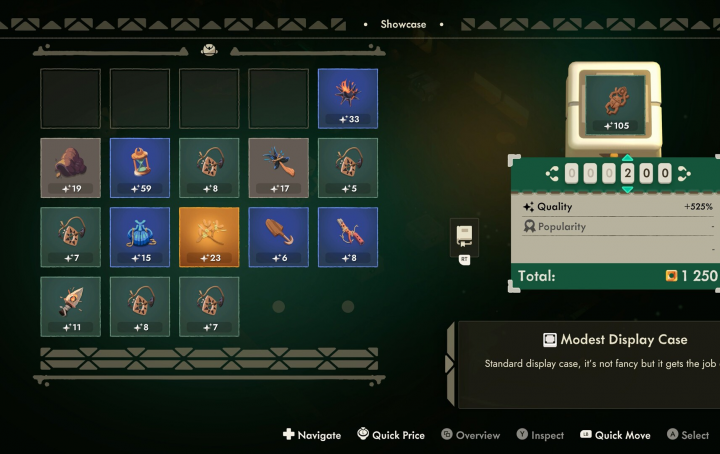This screenshot has height=454, width=720.
Task: Pick the blue pumpkin pouch worth 15
Action: 139,236
